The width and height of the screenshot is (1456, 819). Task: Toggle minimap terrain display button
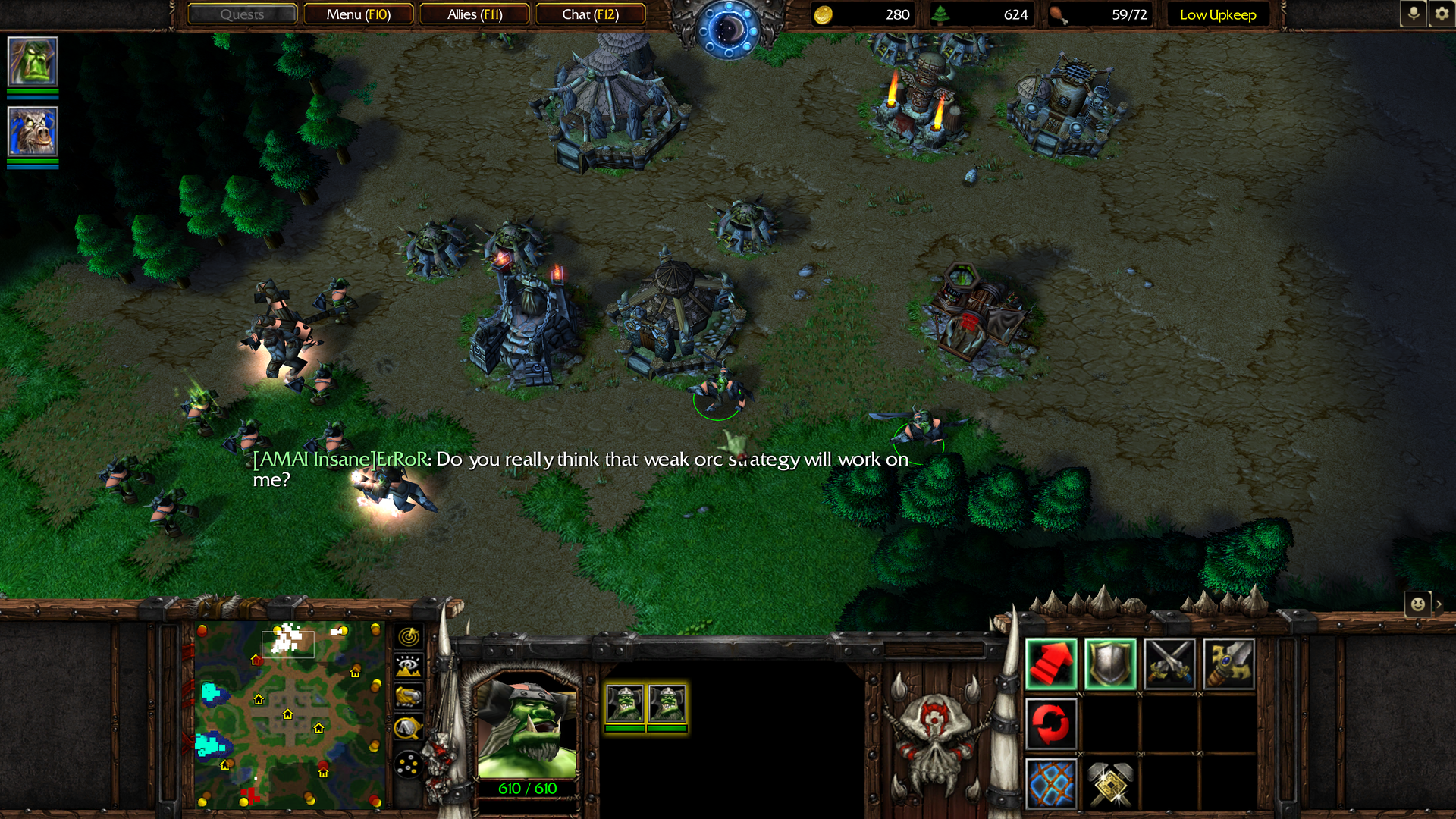point(409,666)
